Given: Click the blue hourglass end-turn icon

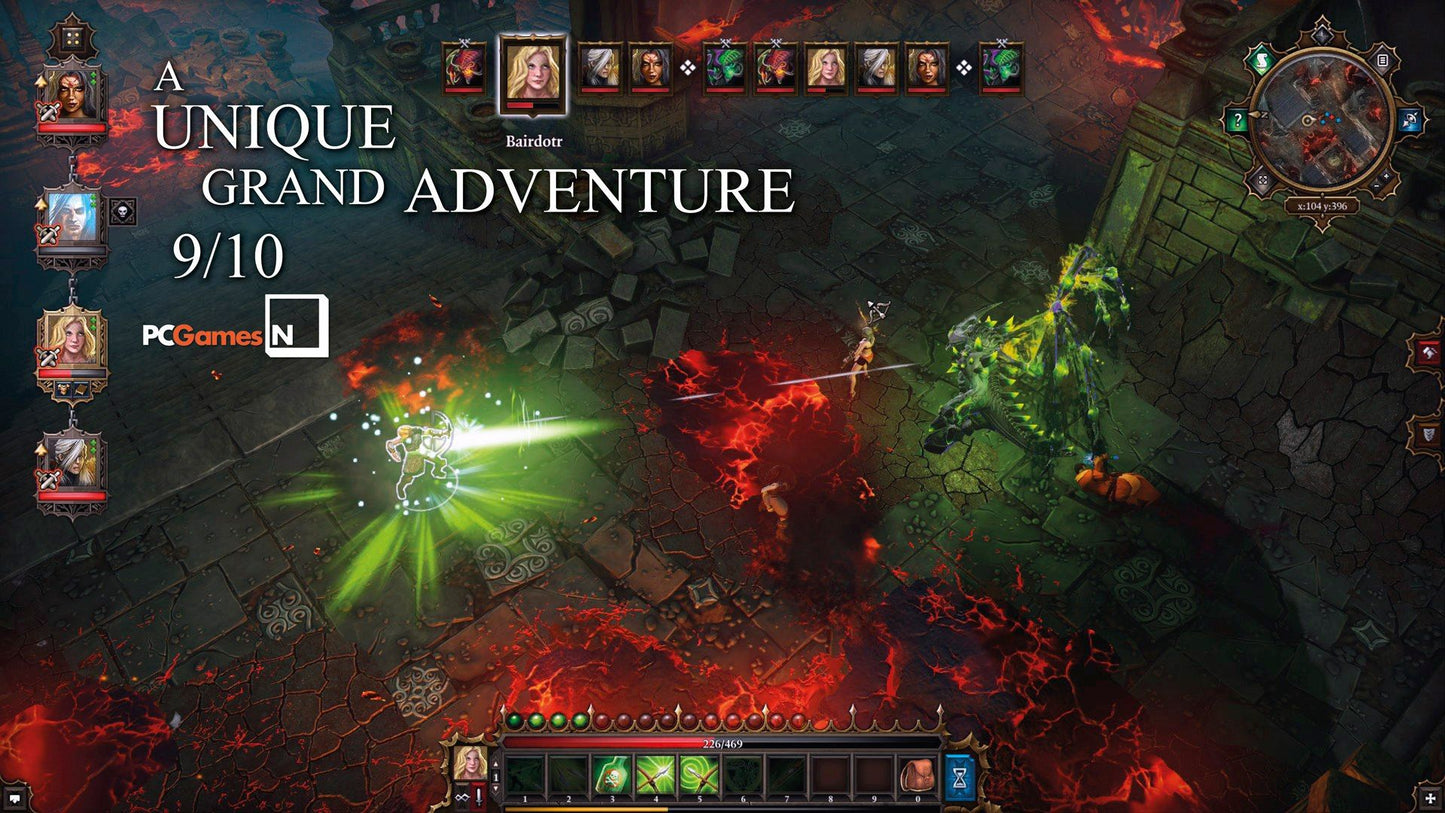Looking at the screenshot, I should [956, 776].
